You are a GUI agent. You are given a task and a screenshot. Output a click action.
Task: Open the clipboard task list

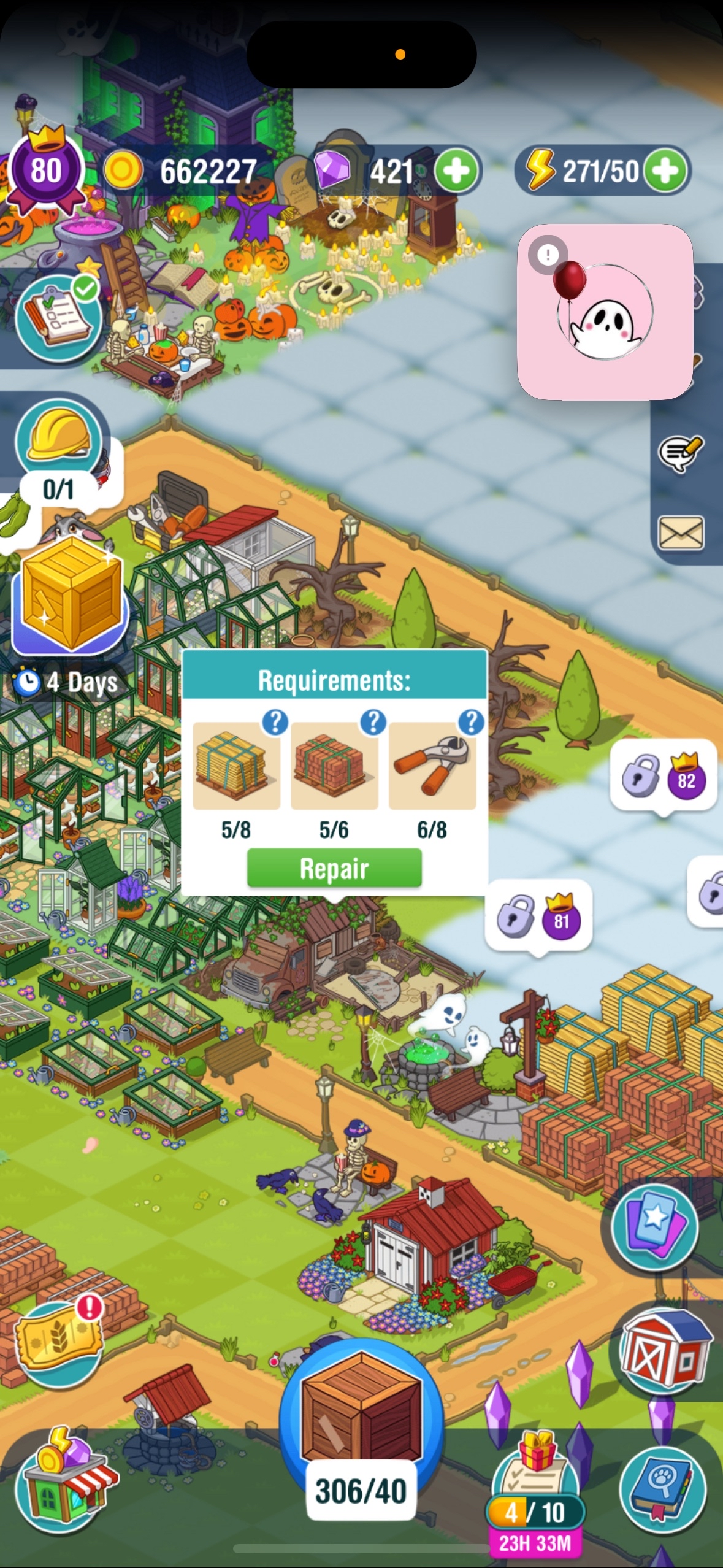59,317
